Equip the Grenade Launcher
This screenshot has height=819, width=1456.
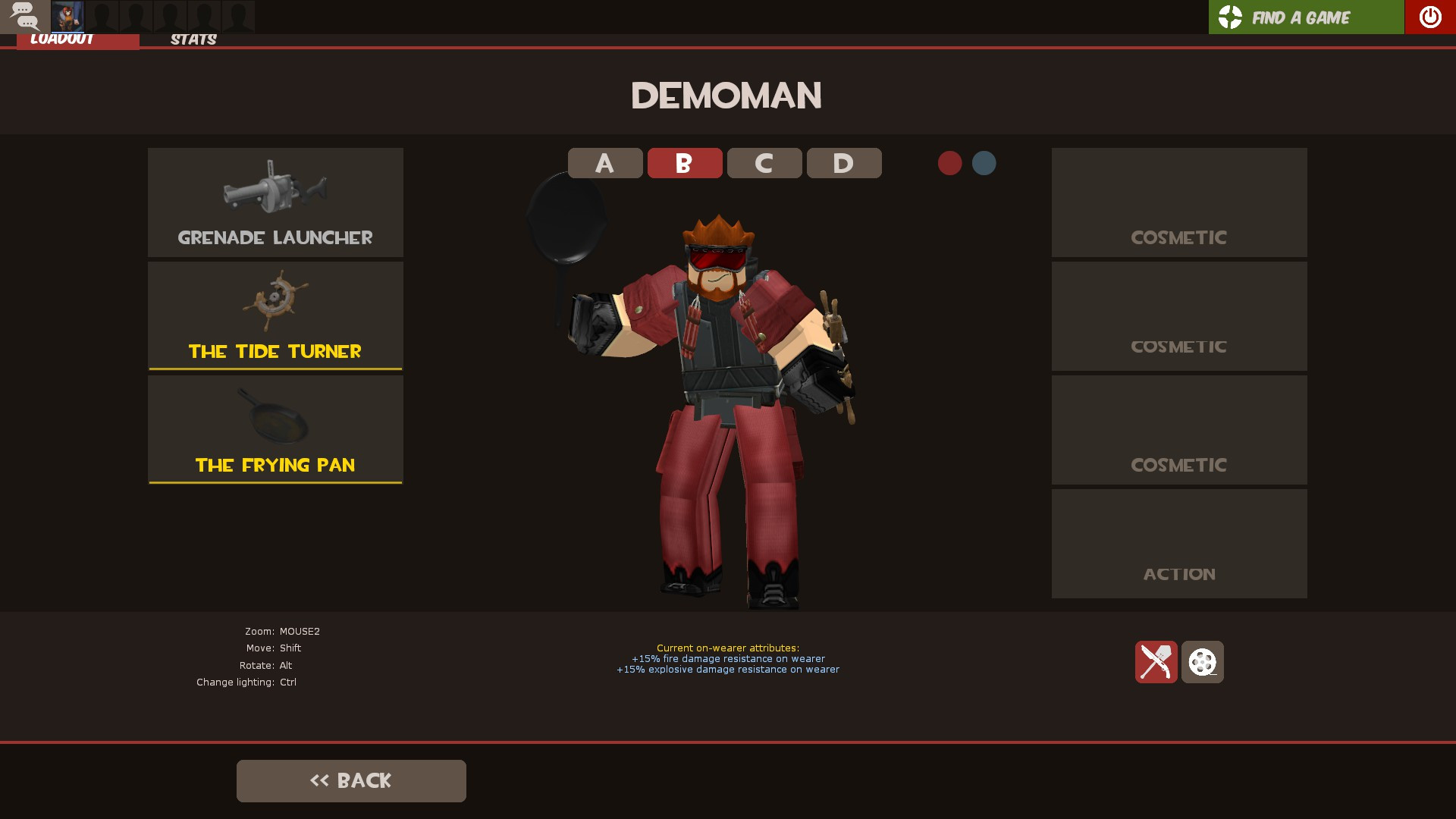click(275, 202)
